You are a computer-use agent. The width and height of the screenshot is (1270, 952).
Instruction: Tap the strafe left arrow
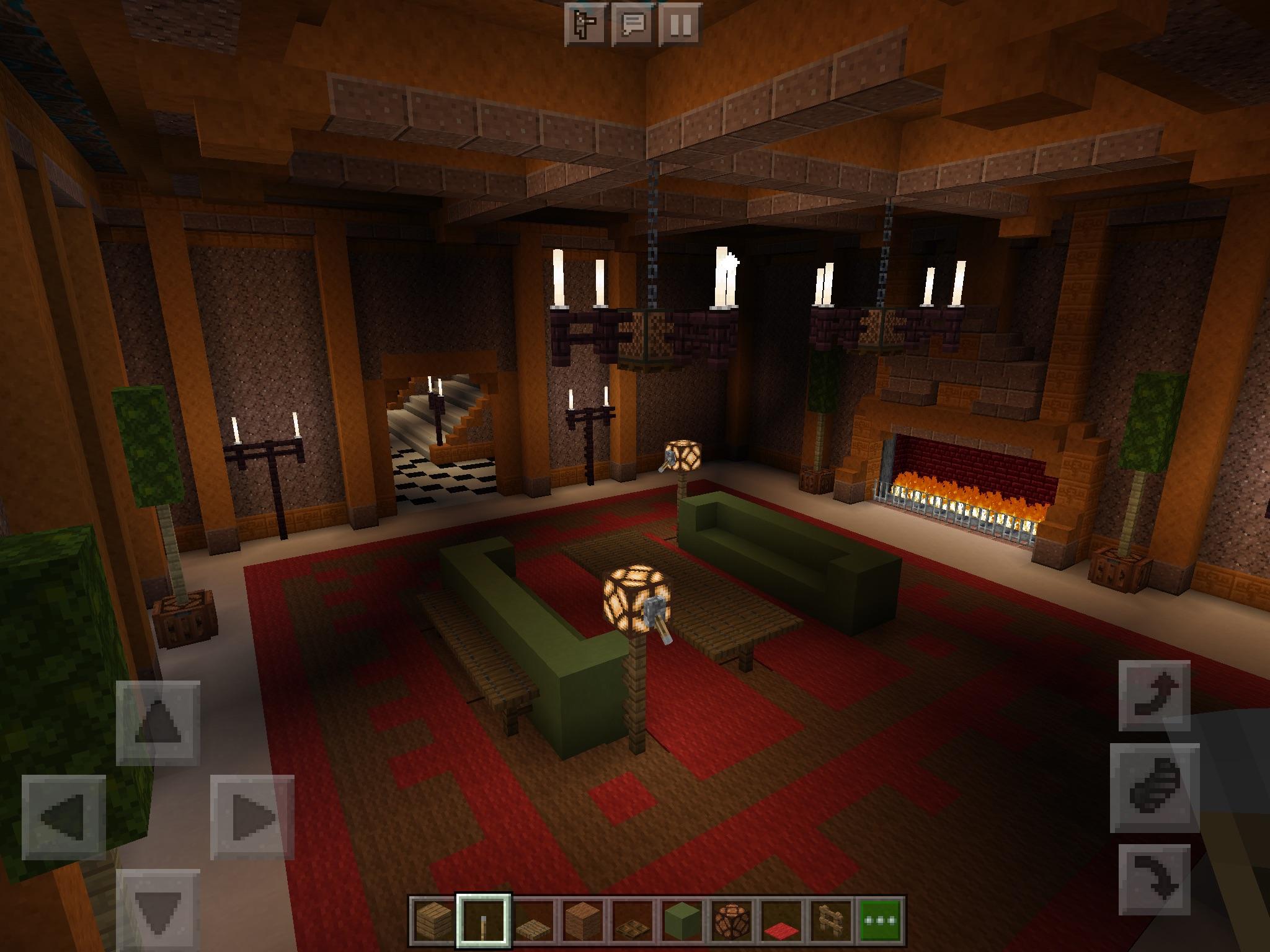(64, 817)
